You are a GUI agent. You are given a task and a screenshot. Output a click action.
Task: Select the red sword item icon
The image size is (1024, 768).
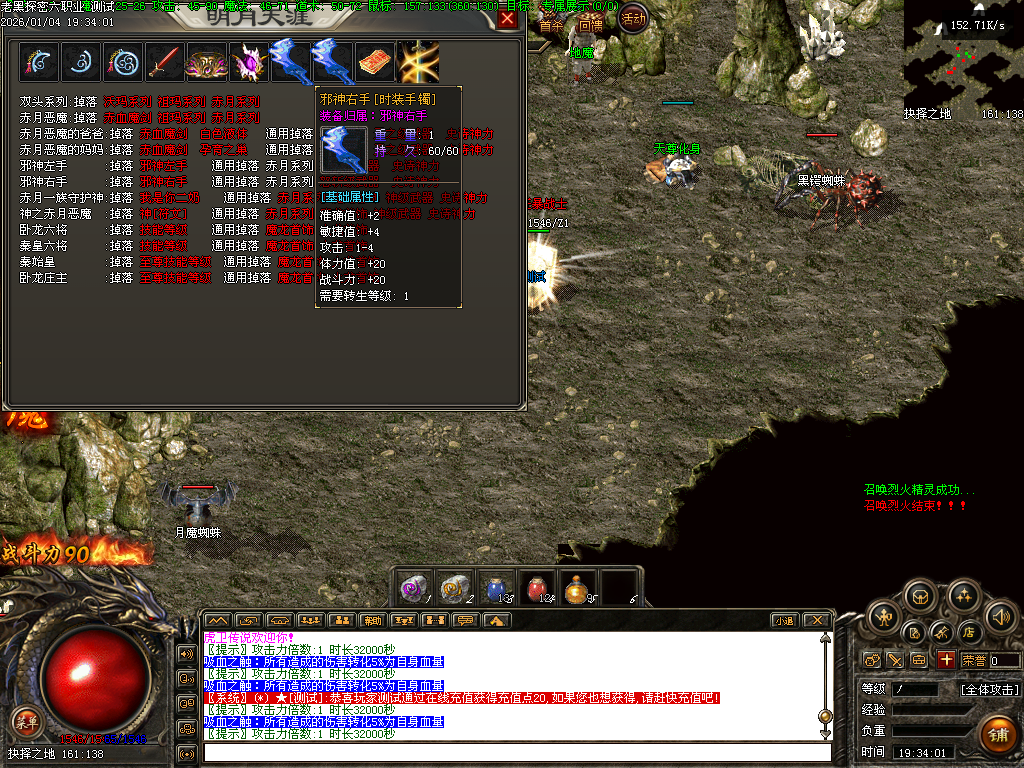pyautogui.click(x=165, y=62)
